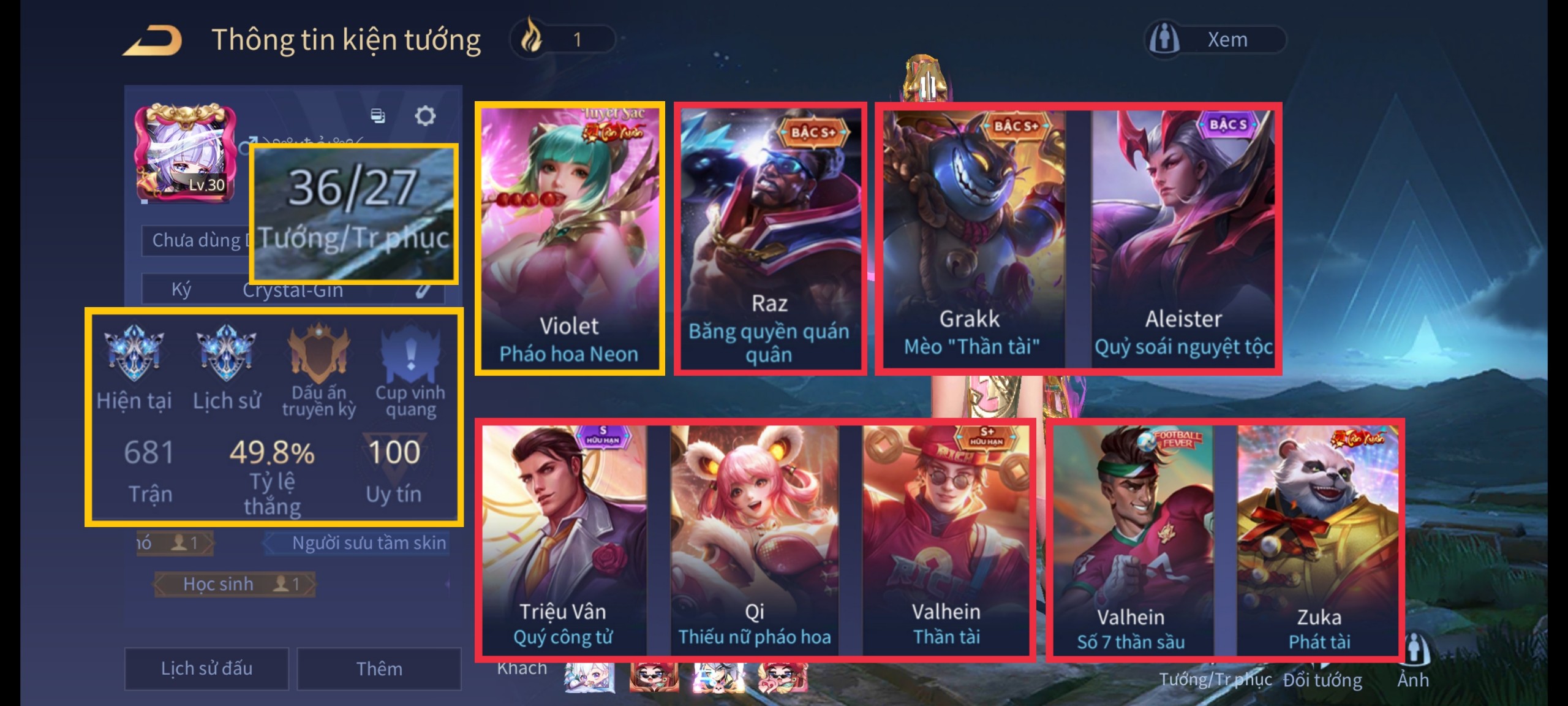Open the profile settings gear
This screenshot has height=706, width=1568.
pyautogui.click(x=425, y=115)
